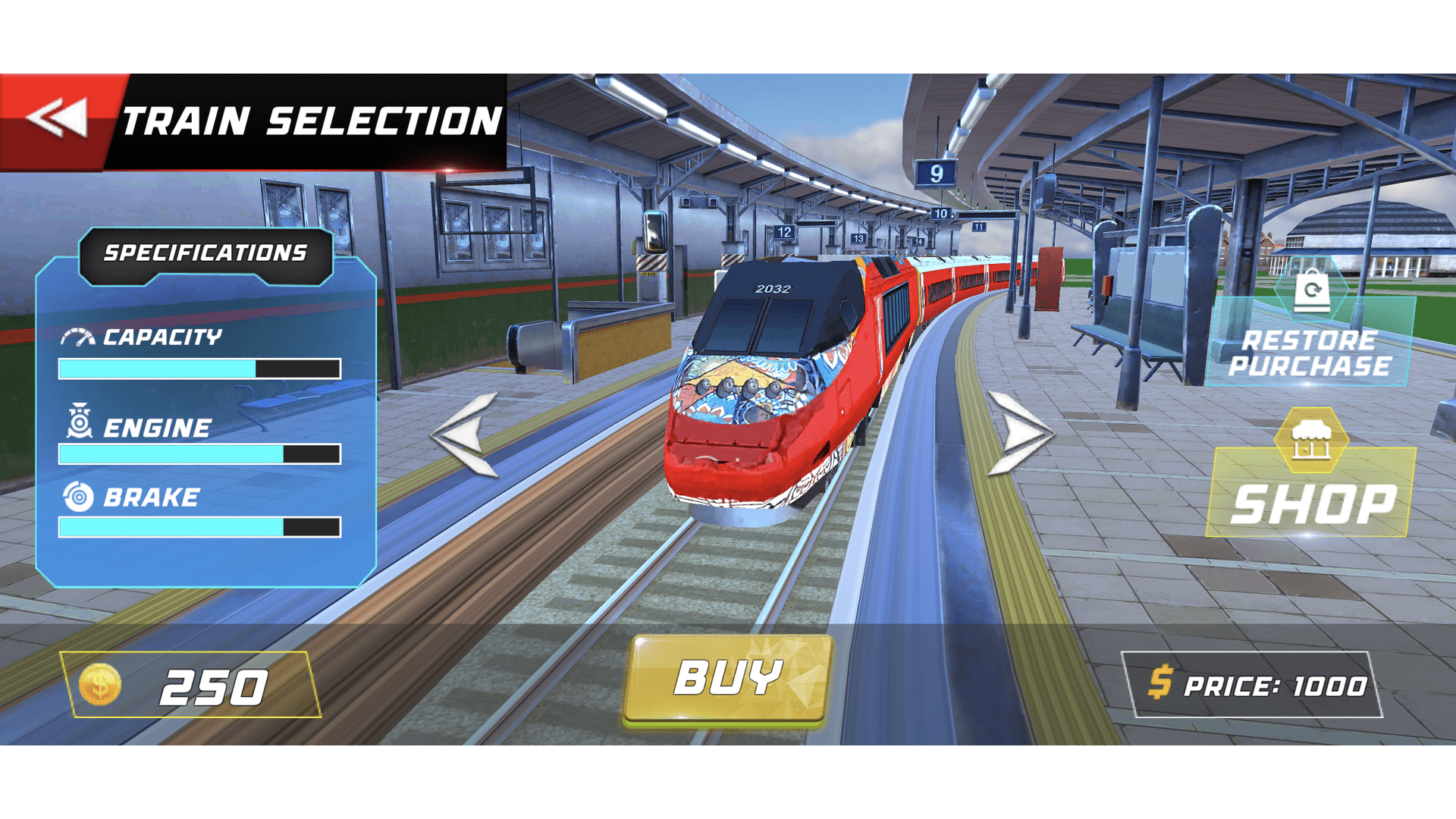Select the Capacity speedometer icon

coord(78,337)
